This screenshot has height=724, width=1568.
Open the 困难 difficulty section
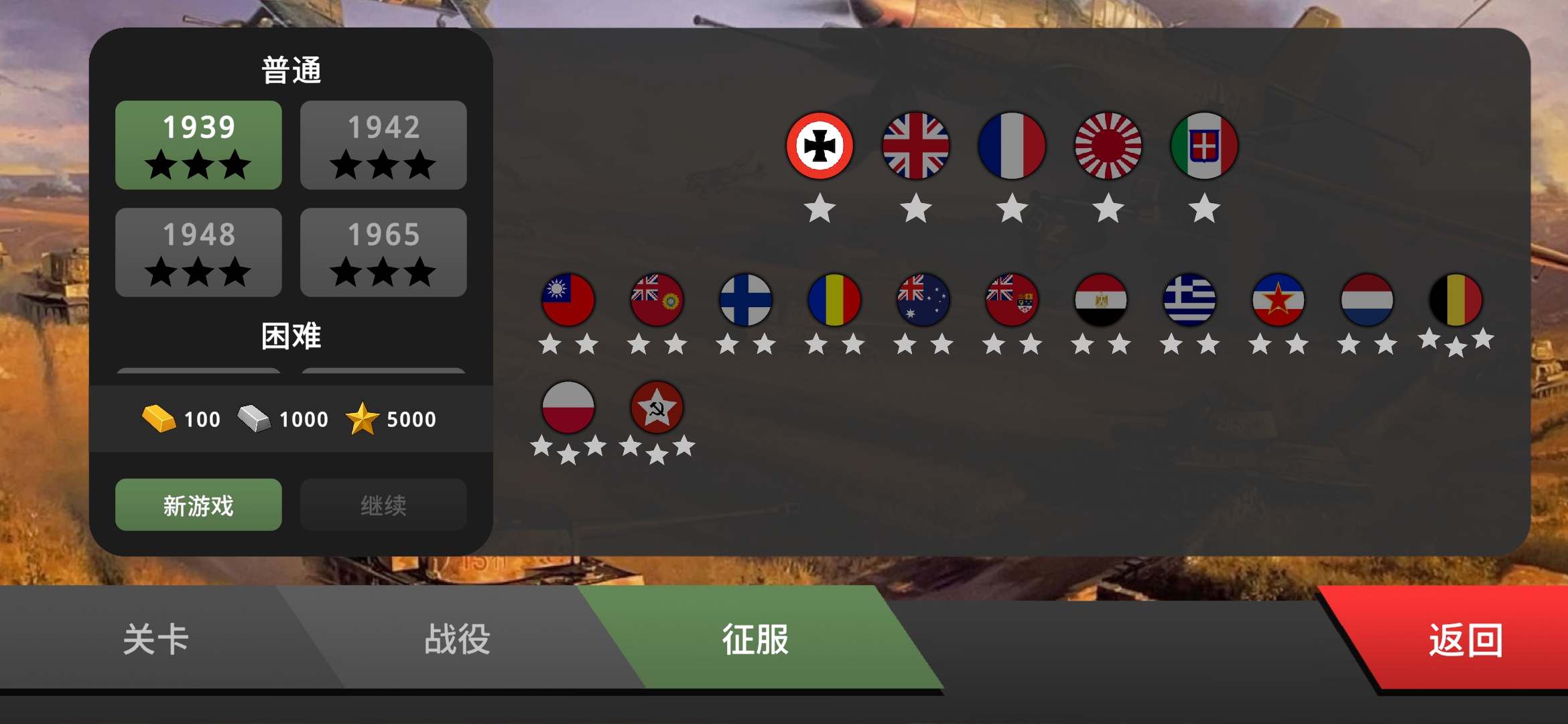coord(291,337)
